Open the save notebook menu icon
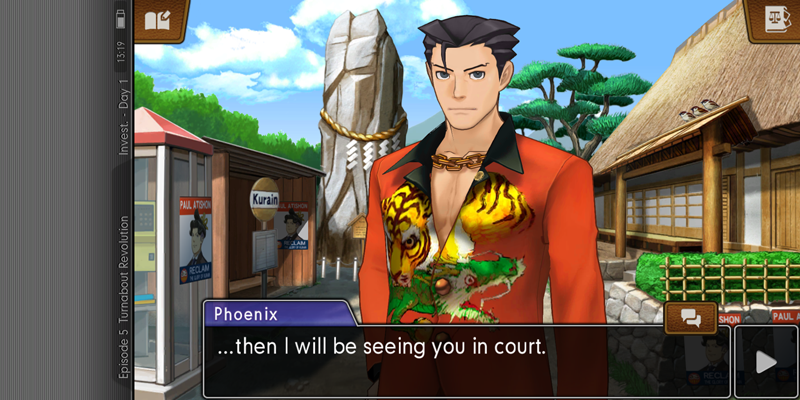The width and height of the screenshot is (800, 400). point(160,20)
